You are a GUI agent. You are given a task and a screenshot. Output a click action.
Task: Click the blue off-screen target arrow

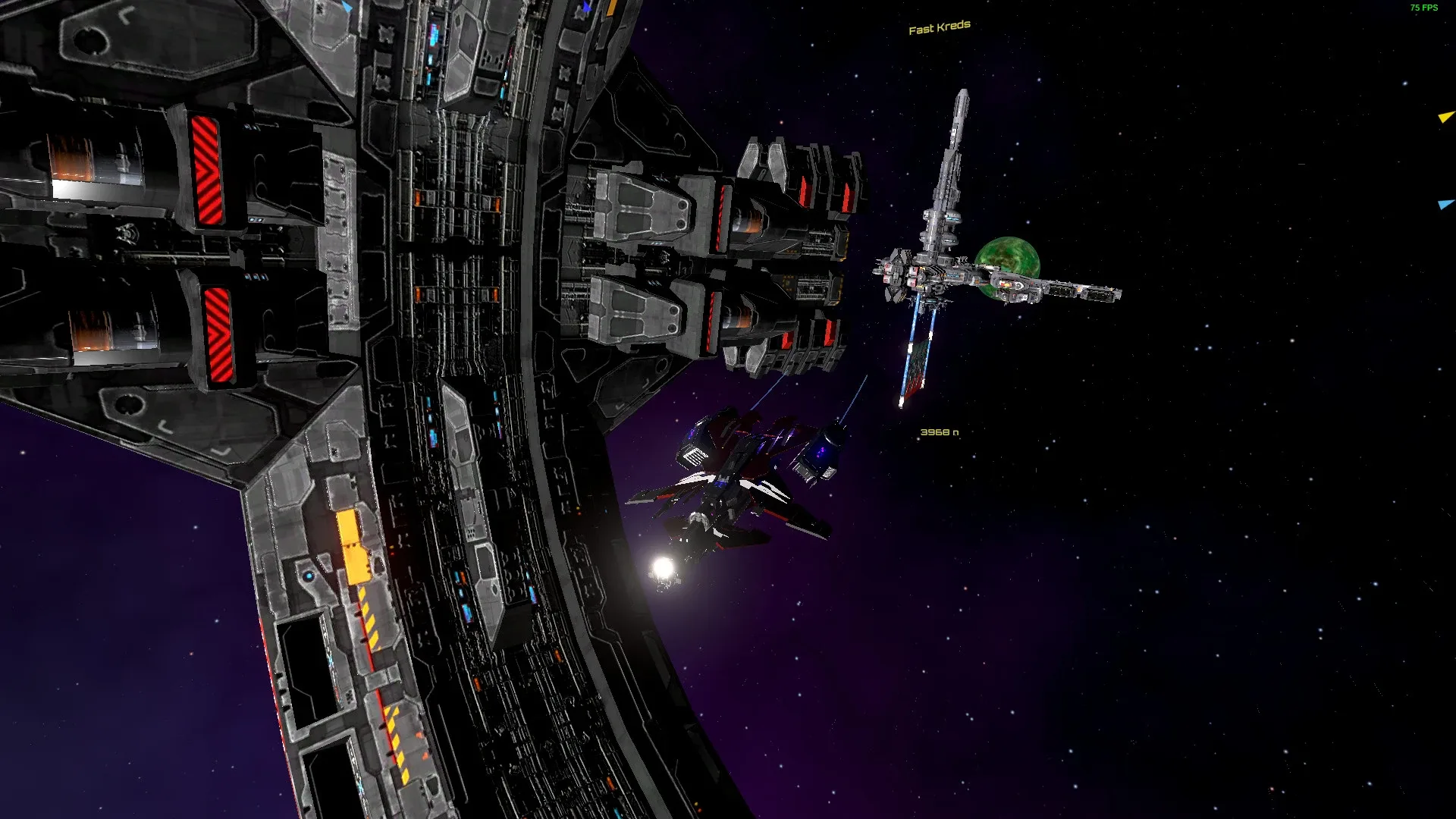[1446, 204]
